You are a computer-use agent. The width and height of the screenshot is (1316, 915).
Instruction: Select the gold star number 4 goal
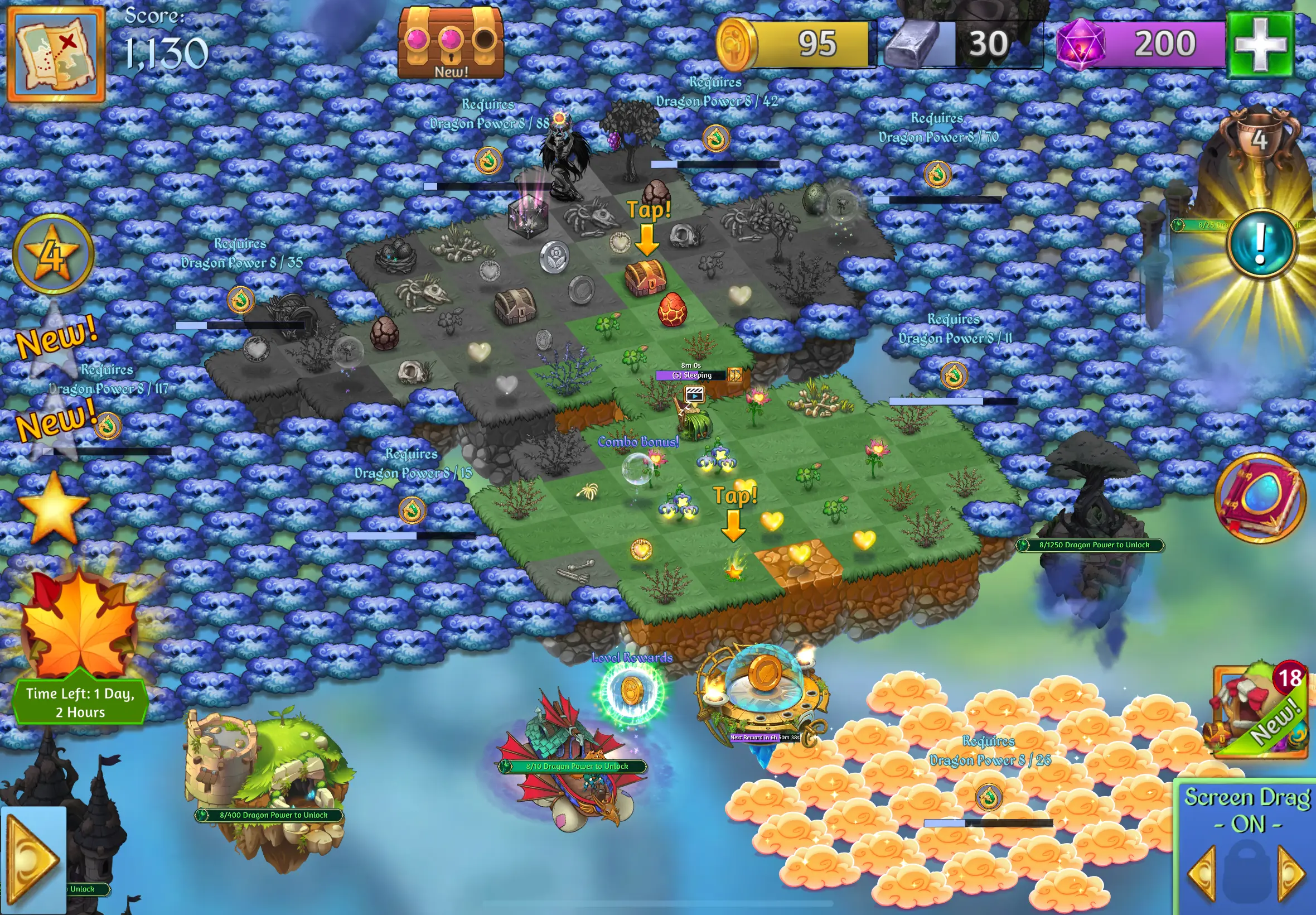pyautogui.click(x=54, y=254)
